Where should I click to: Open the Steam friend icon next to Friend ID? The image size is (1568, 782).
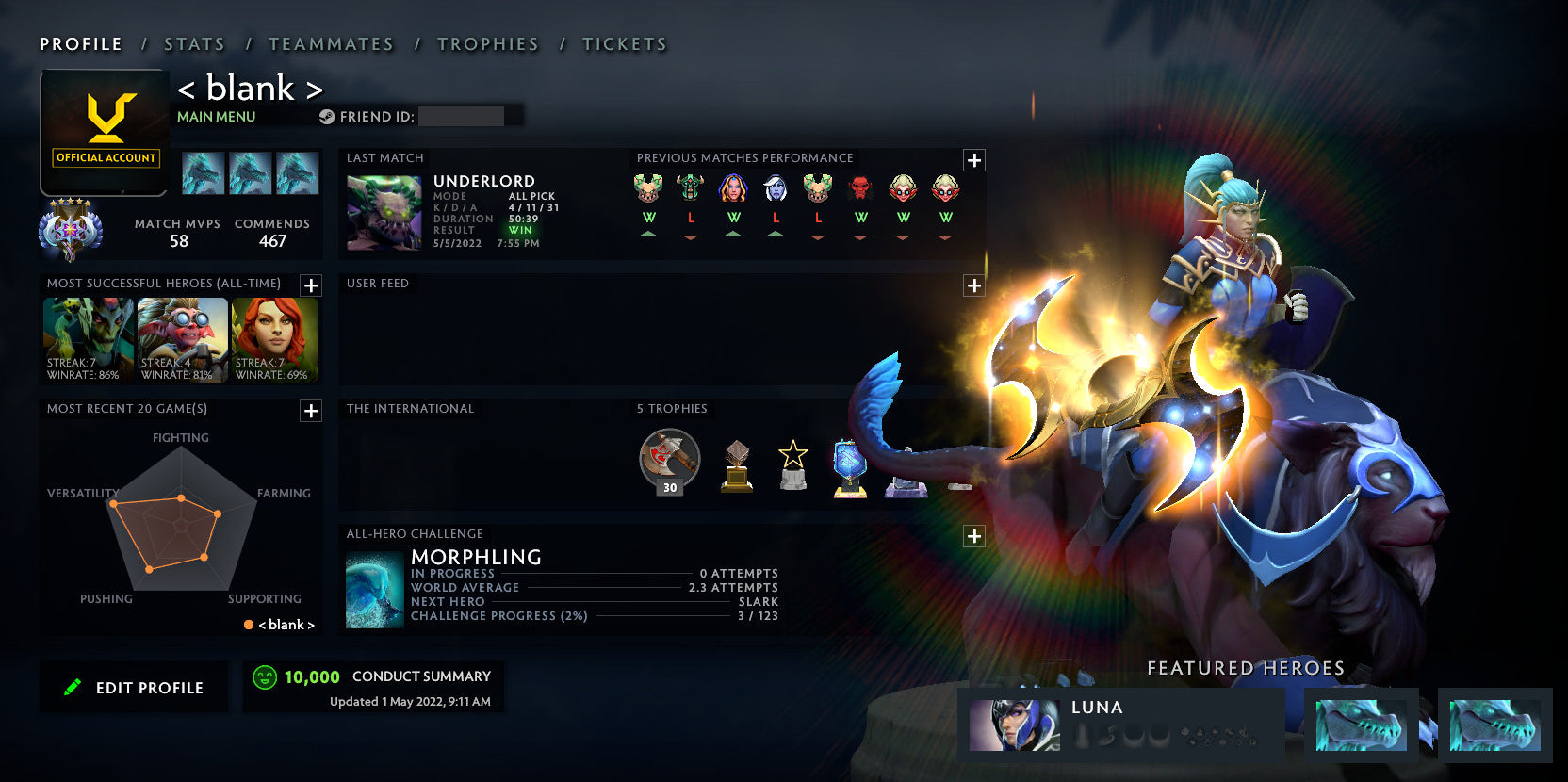(328, 117)
